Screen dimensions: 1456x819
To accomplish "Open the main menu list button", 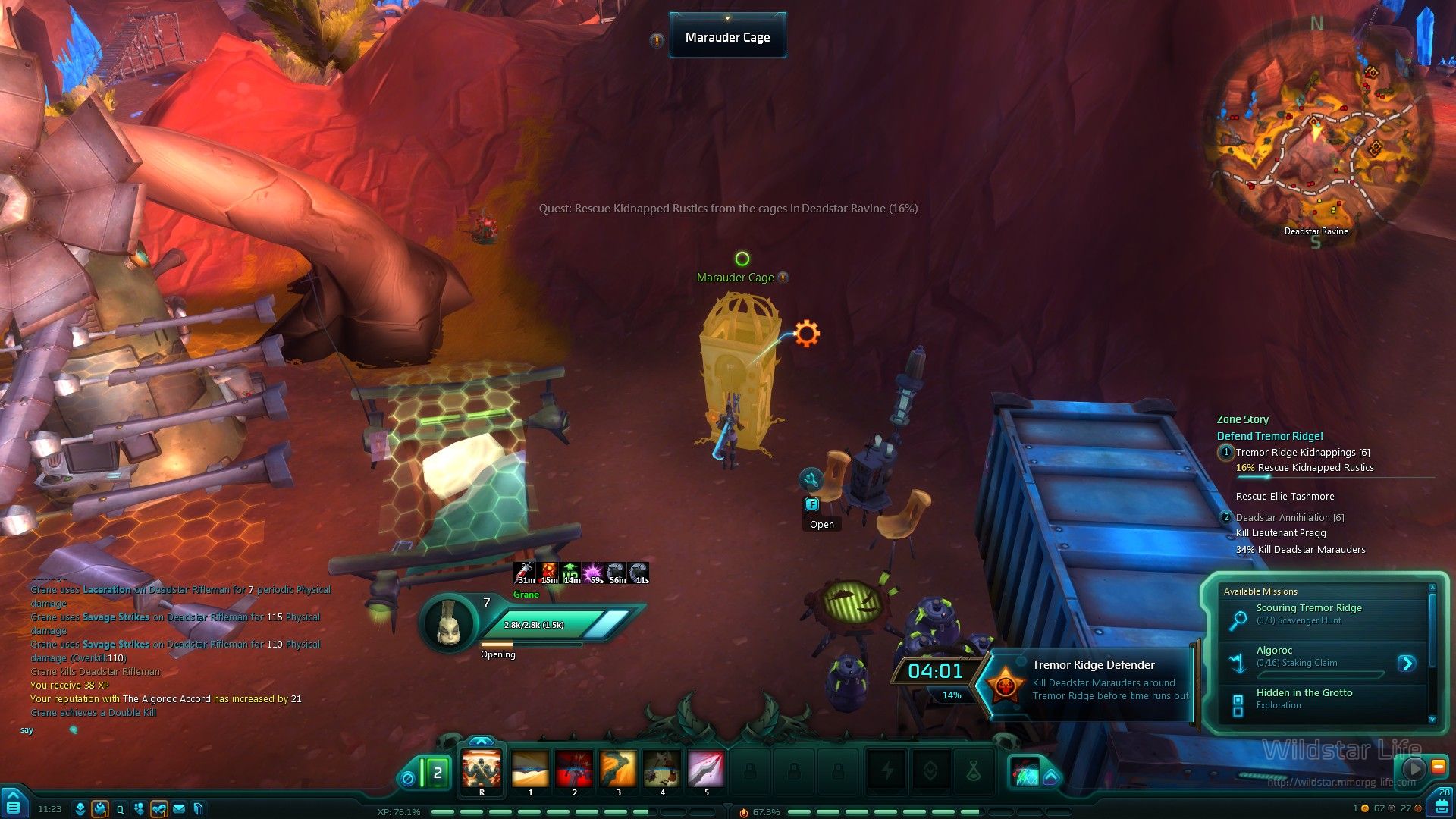I will [x=14, y=807].
